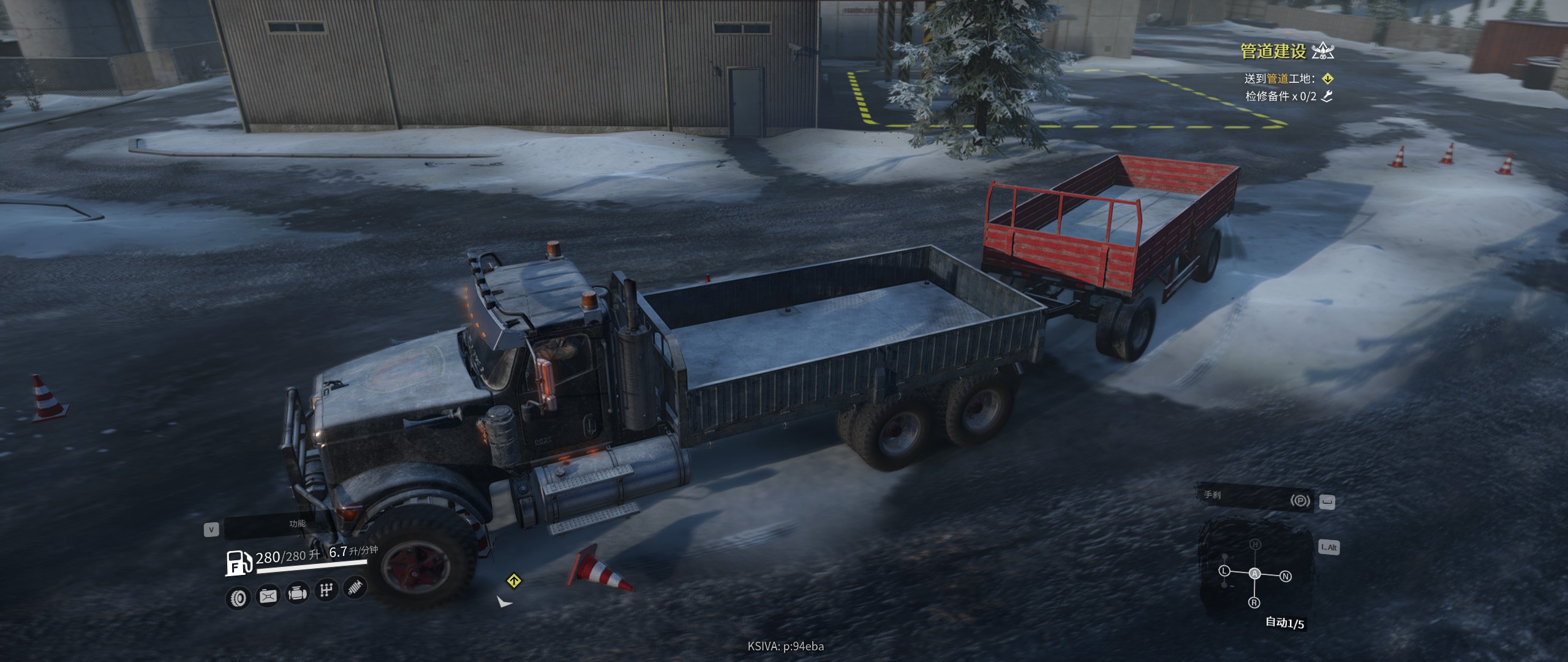Shift to the R reverse gear
Image resolution: width=1568 pixels, height=662 pixels.
click(x=1254, y=603)
